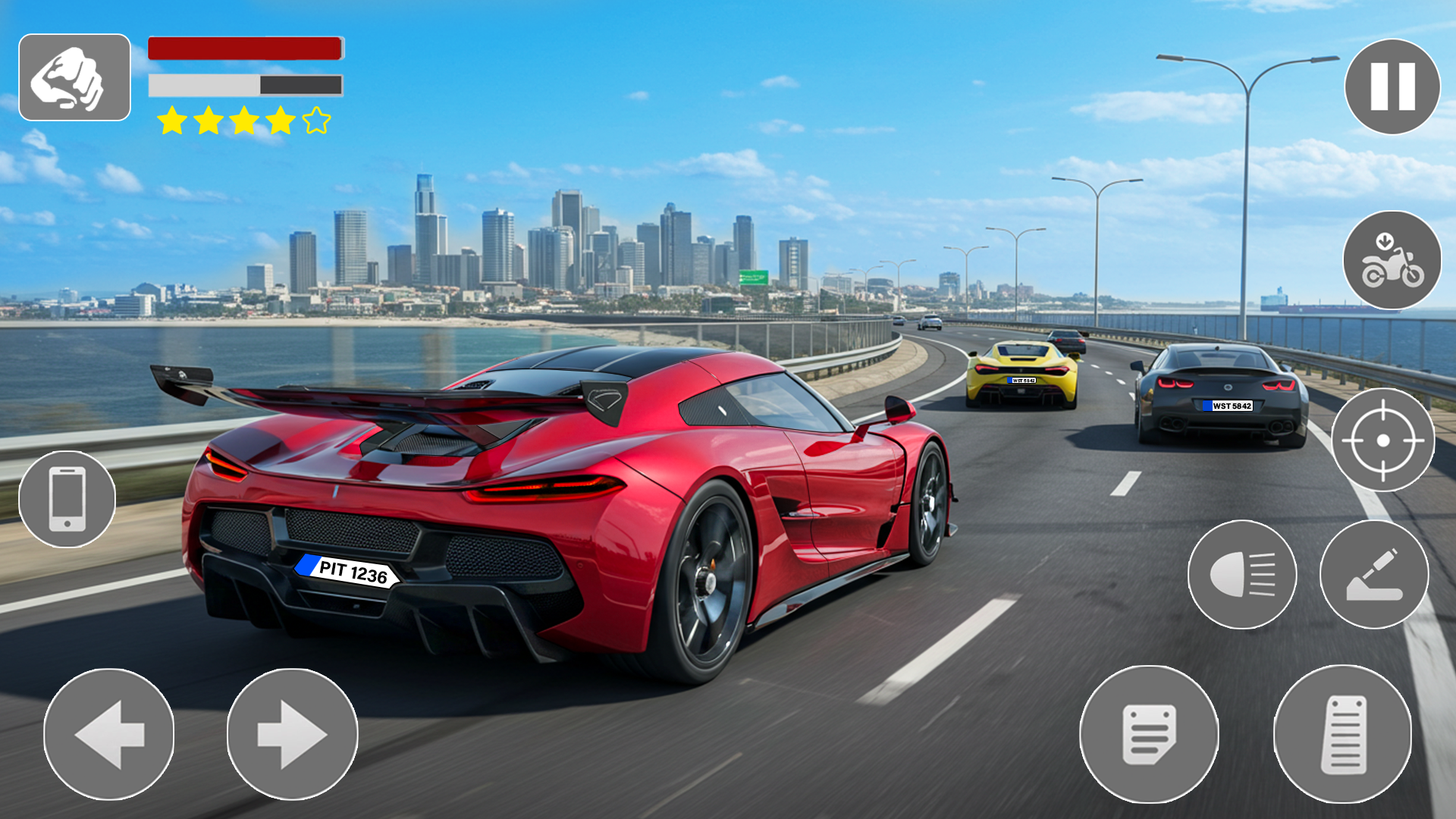Tap the fist punch icon top left

(x=75, y=77)
